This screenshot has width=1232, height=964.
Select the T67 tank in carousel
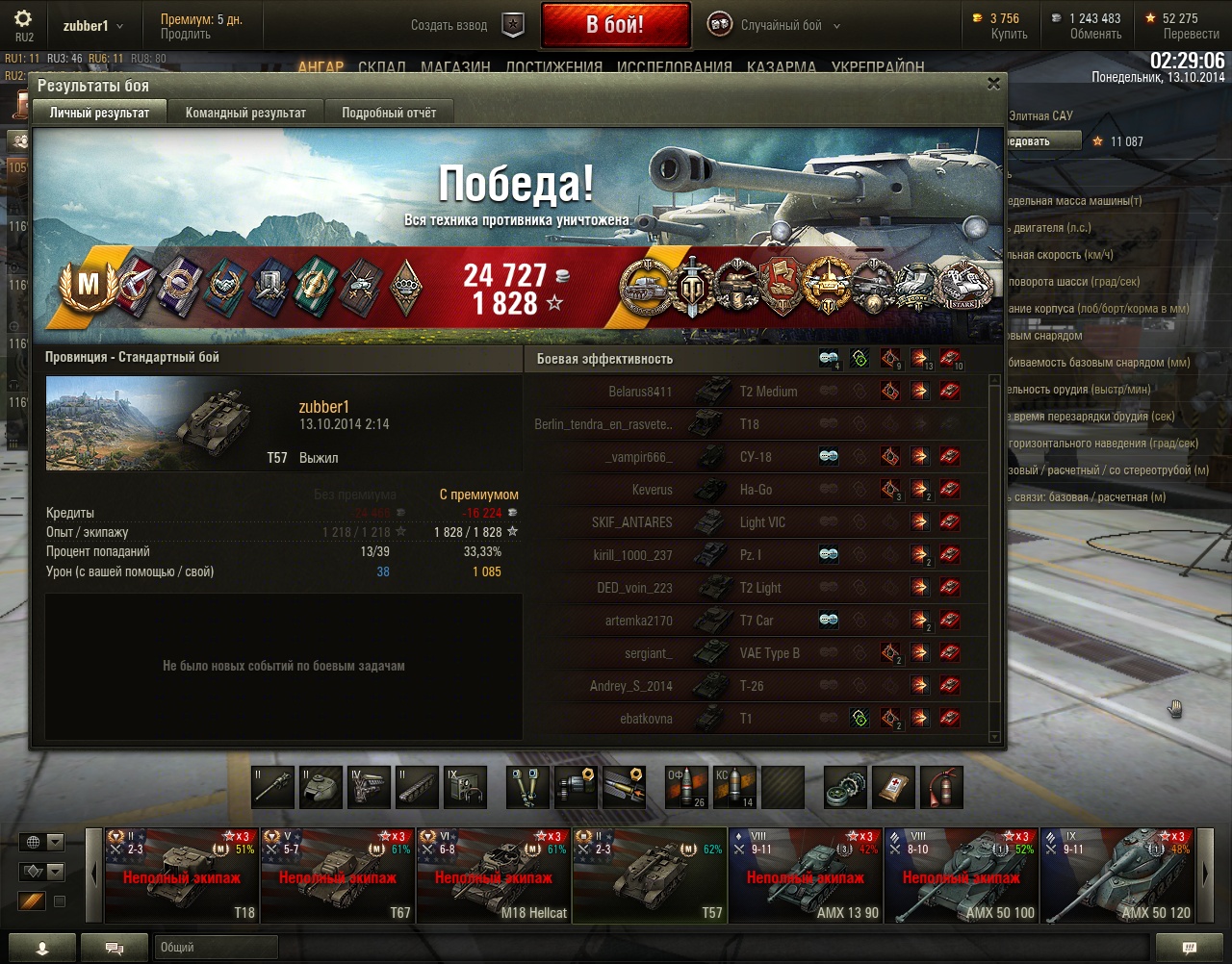tap(337, 875)
